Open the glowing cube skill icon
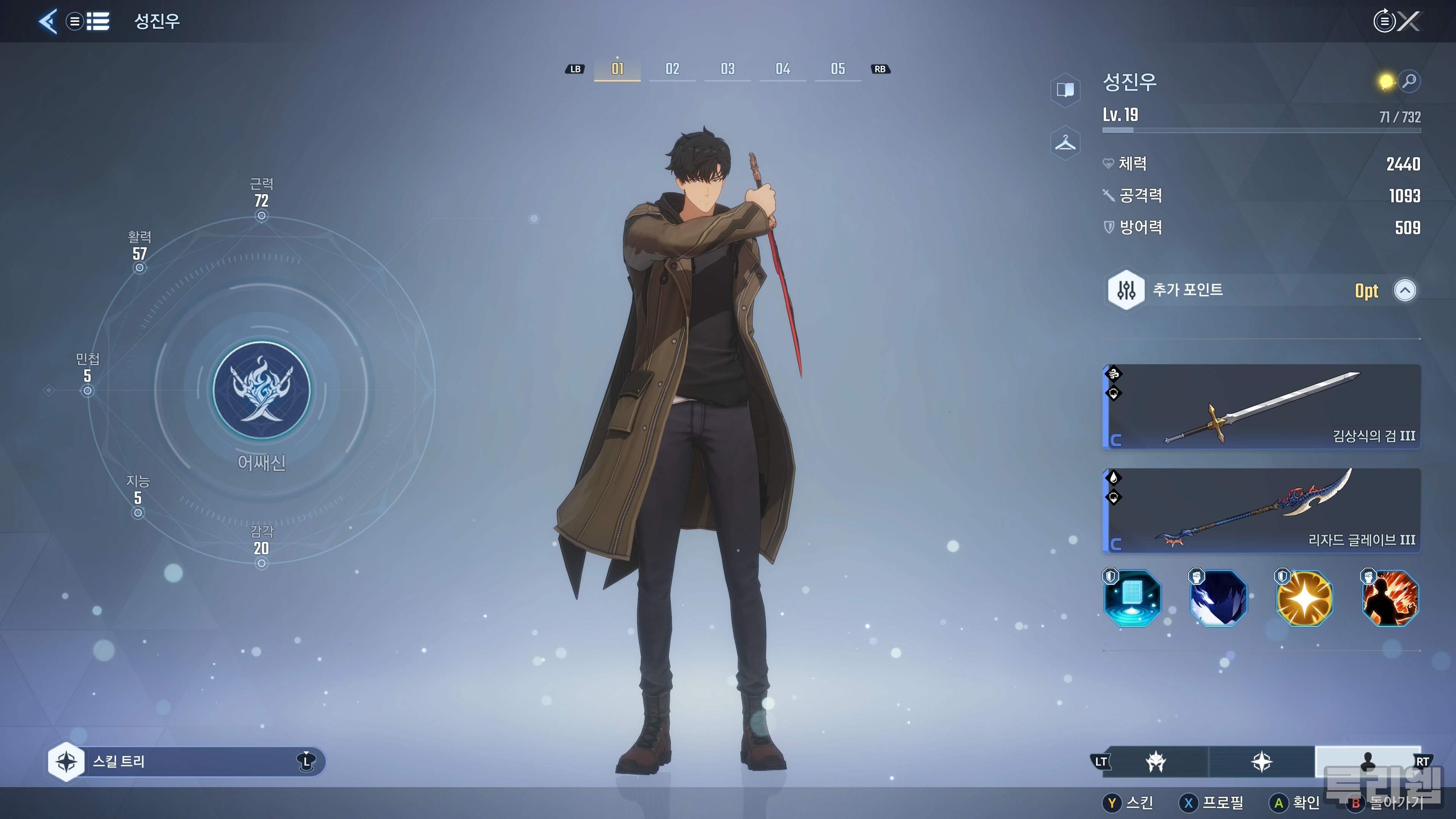 tap(1132, 598)
